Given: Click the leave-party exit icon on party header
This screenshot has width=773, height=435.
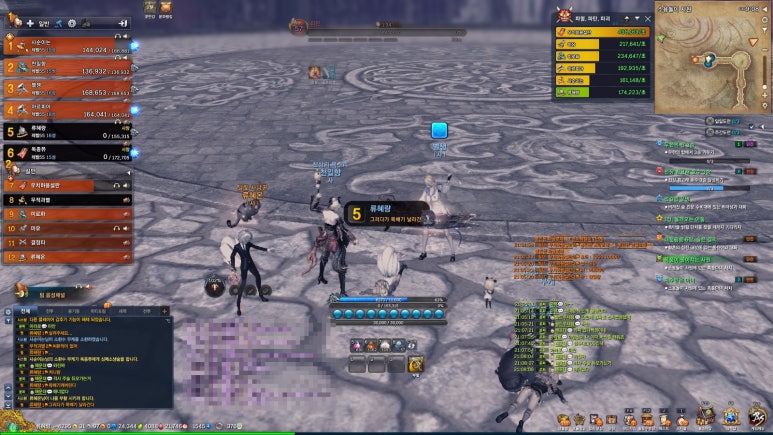Looking at the screenshot, I should [121, 22].
